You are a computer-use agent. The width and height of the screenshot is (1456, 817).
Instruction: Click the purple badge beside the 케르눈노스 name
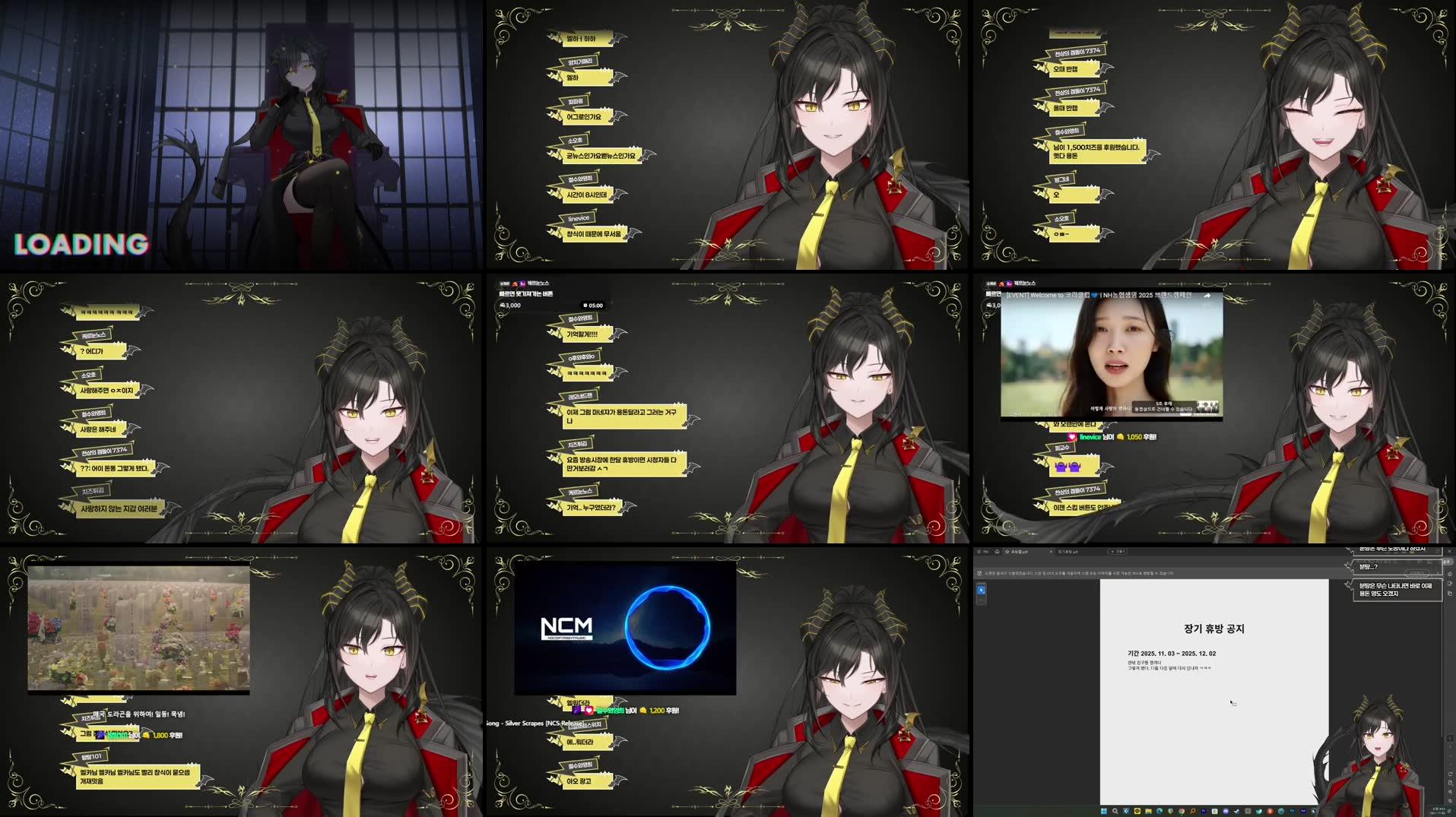pyautogui.click(x=523, y=283)
